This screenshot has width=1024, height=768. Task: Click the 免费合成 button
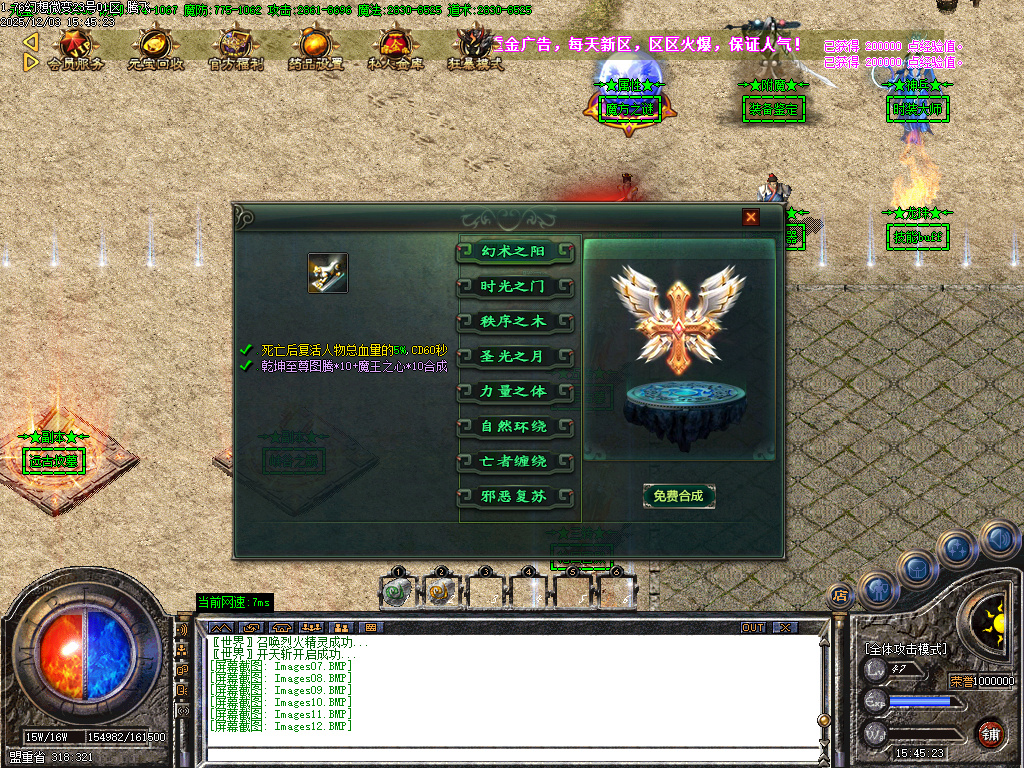pyautogui.click(x=679, y=496)
